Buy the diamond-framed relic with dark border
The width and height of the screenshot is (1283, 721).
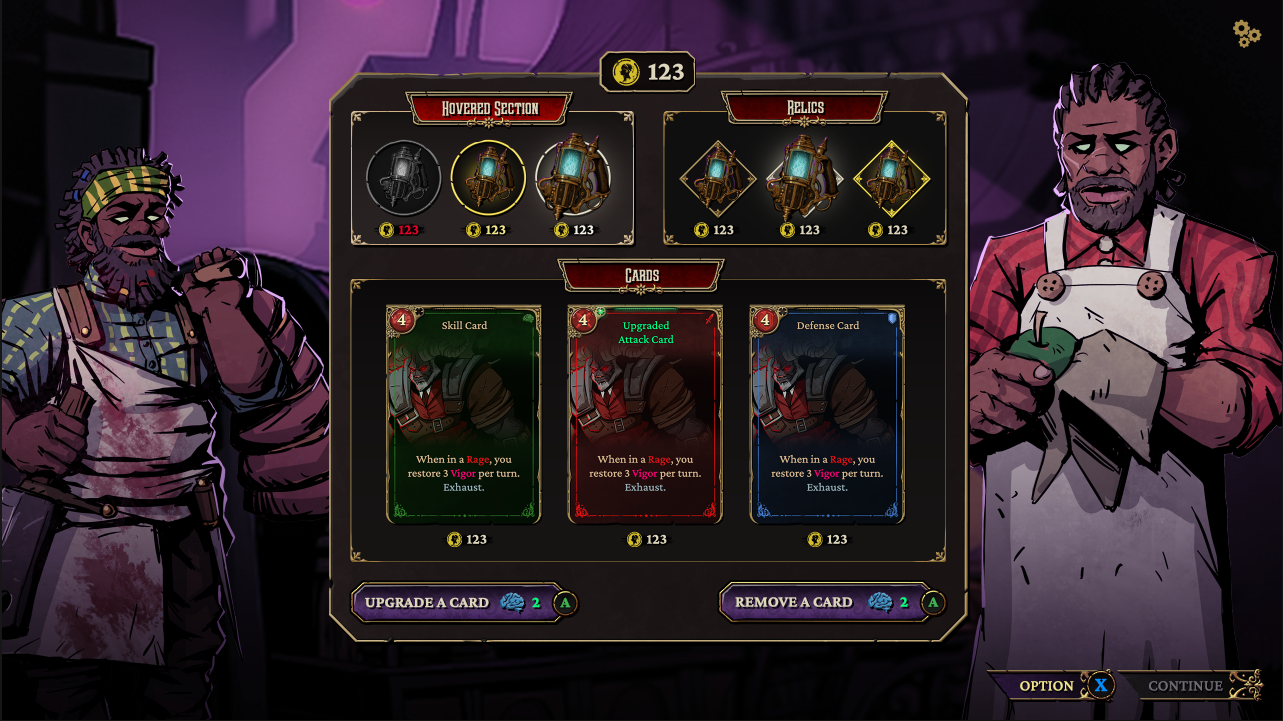pos(716,180)
